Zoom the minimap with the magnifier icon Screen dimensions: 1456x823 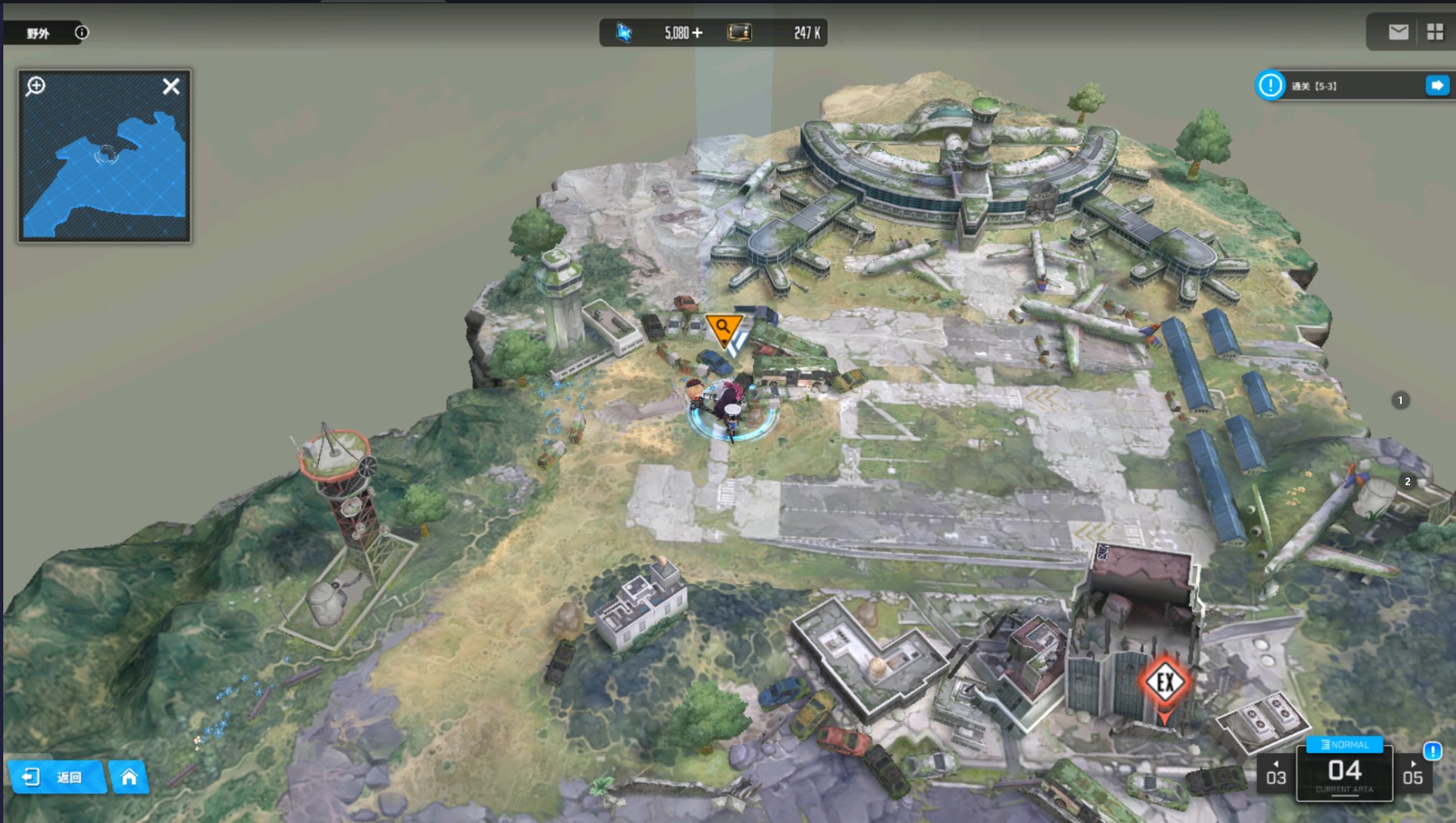pos(35,86)
